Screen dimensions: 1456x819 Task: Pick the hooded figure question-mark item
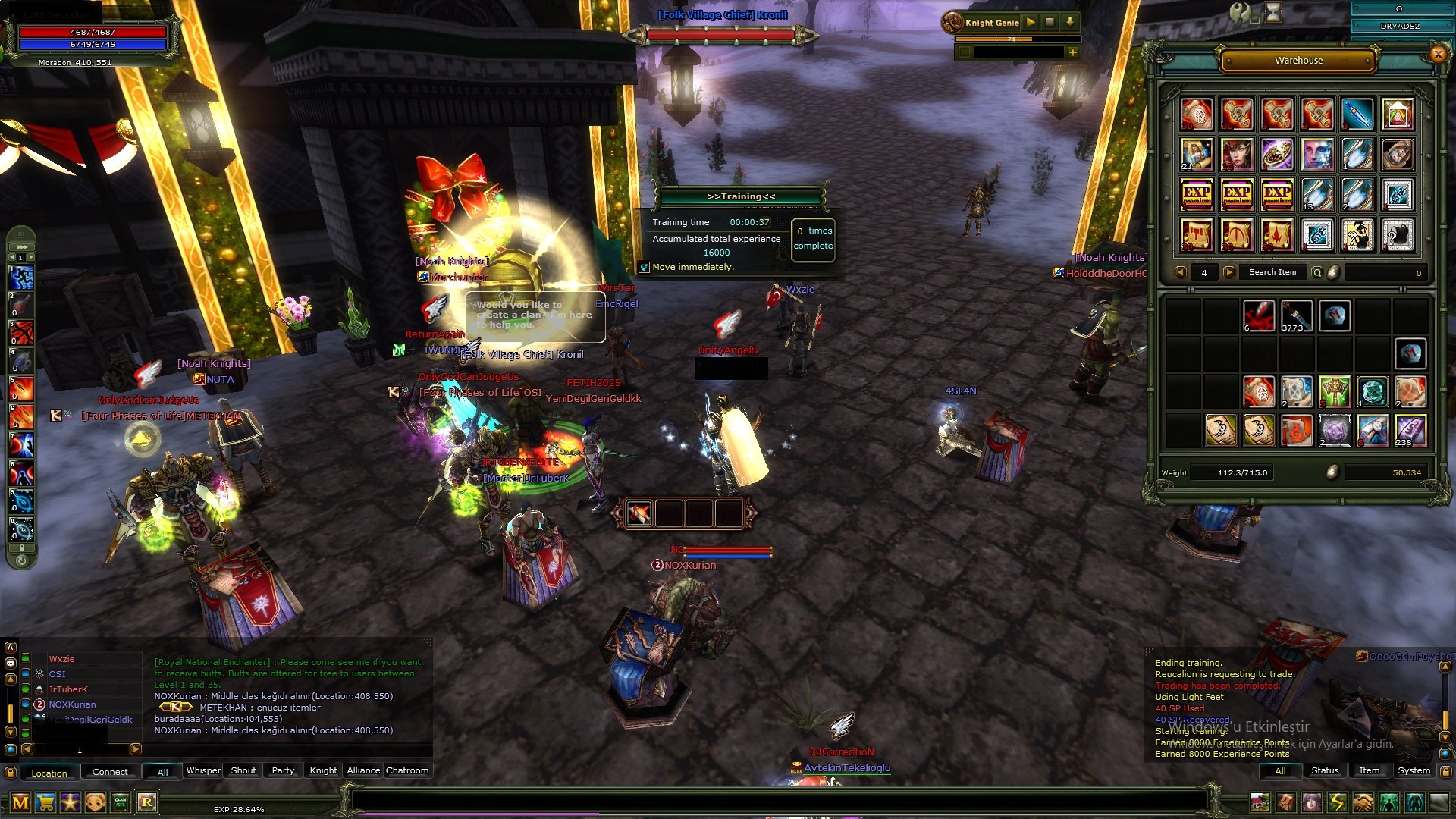[1357, 234]
